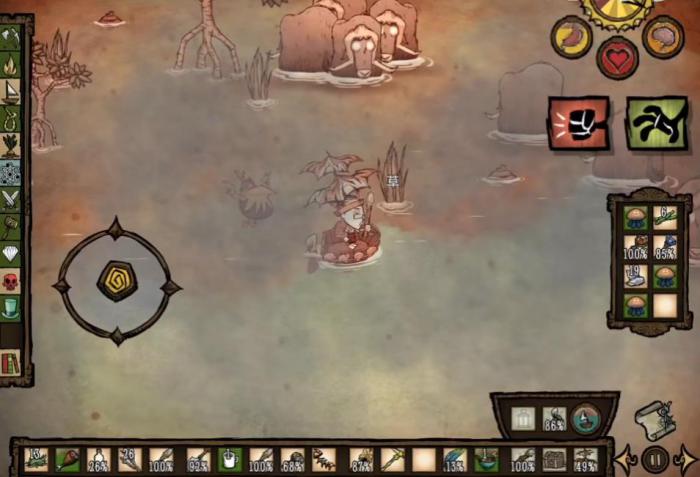Viewport: 700px width, 477px height.
Task: Tap the red fist attack button
Action: (578, 124)
